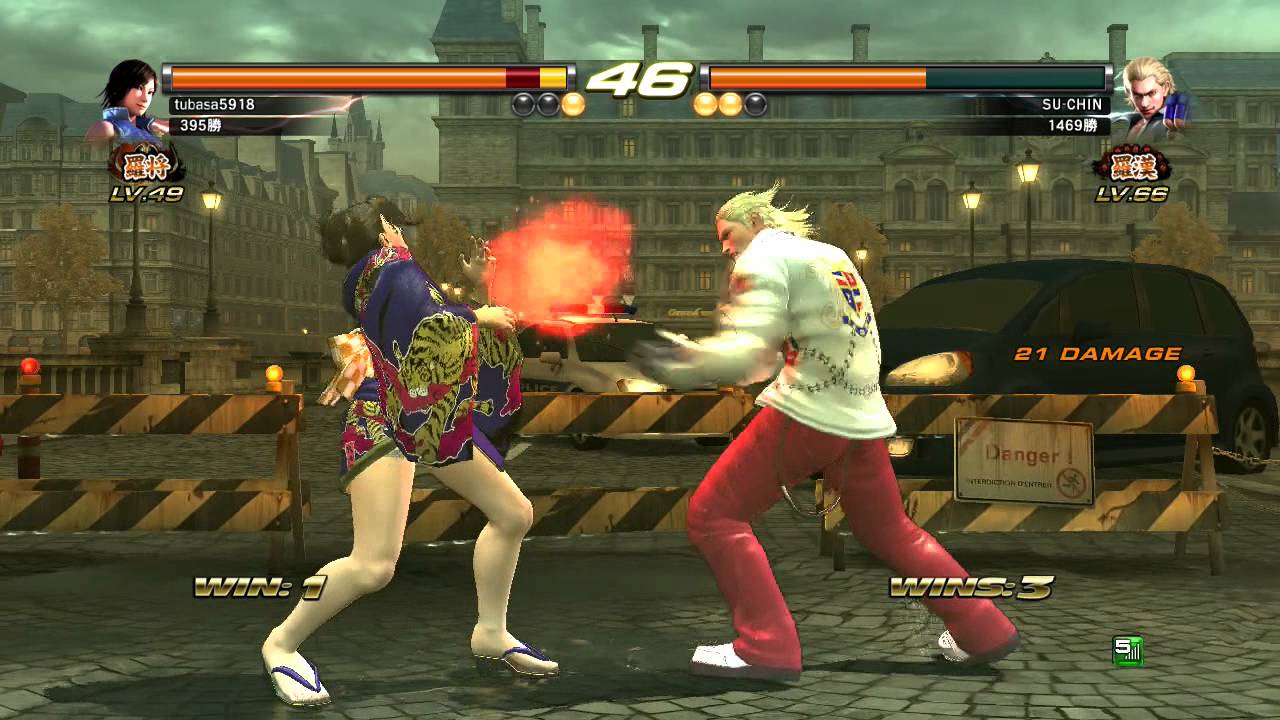
Task: Click the green connection signal icon
Action: (1127, 651)
